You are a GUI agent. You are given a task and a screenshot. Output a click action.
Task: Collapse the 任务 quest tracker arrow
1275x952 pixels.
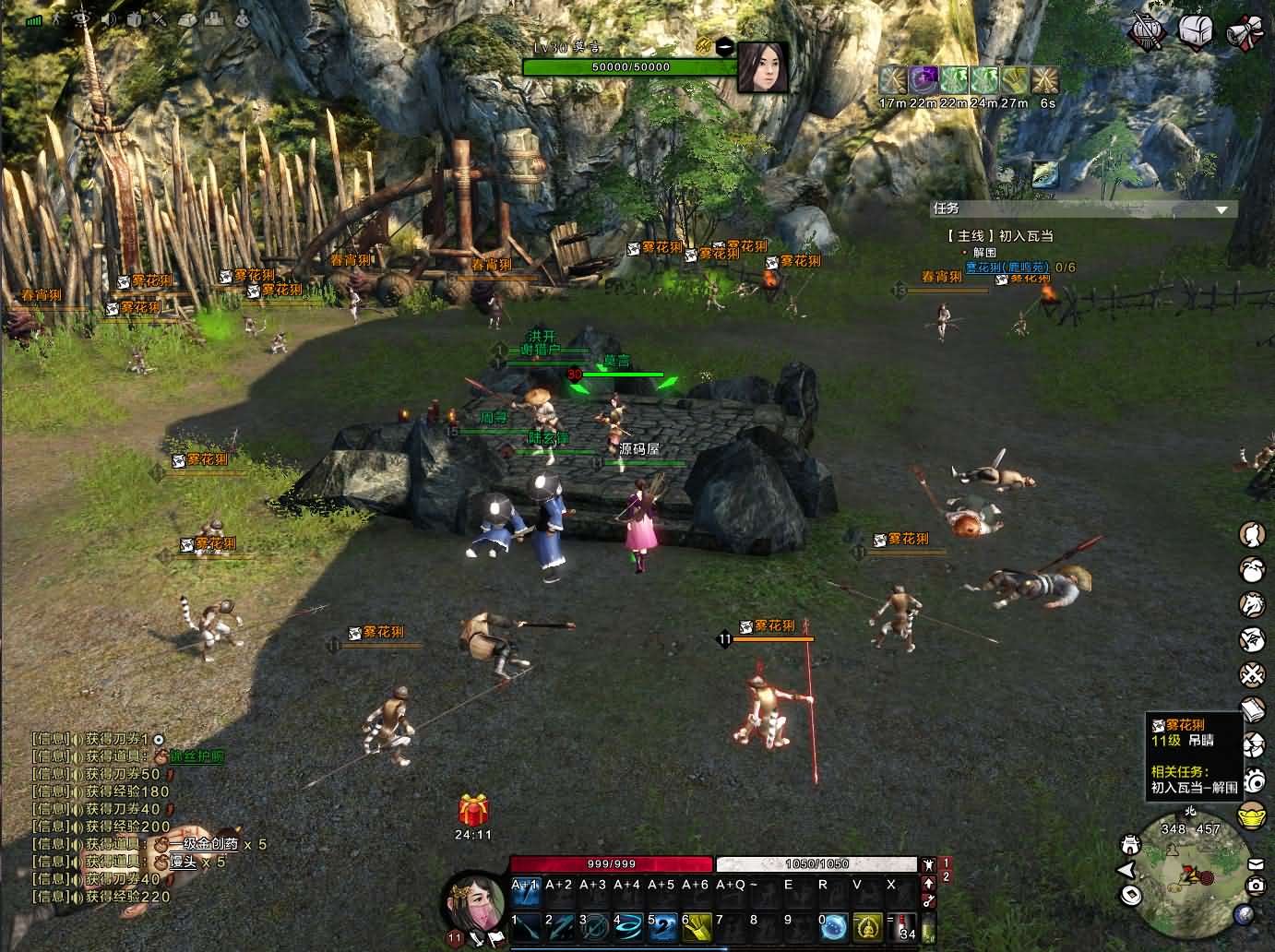[1222, 210]
